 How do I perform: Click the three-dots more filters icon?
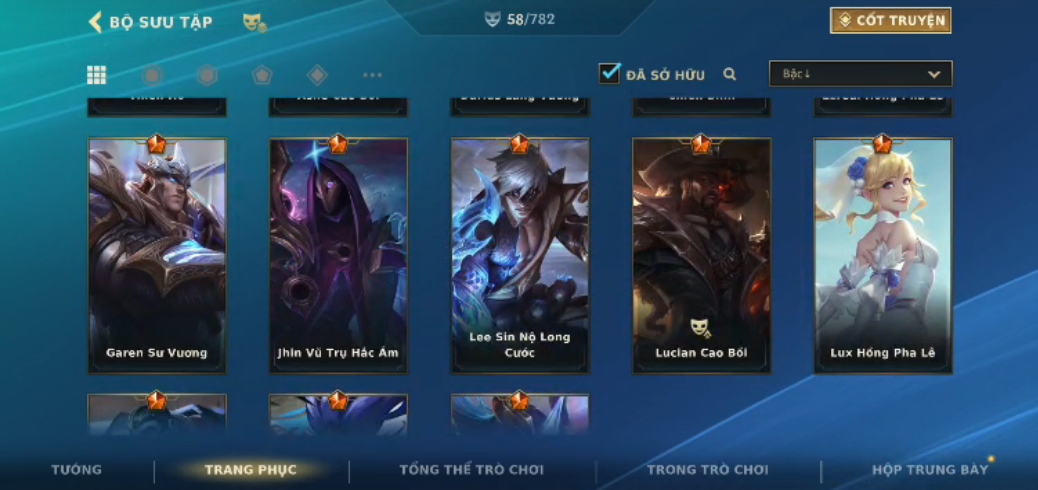372,75
